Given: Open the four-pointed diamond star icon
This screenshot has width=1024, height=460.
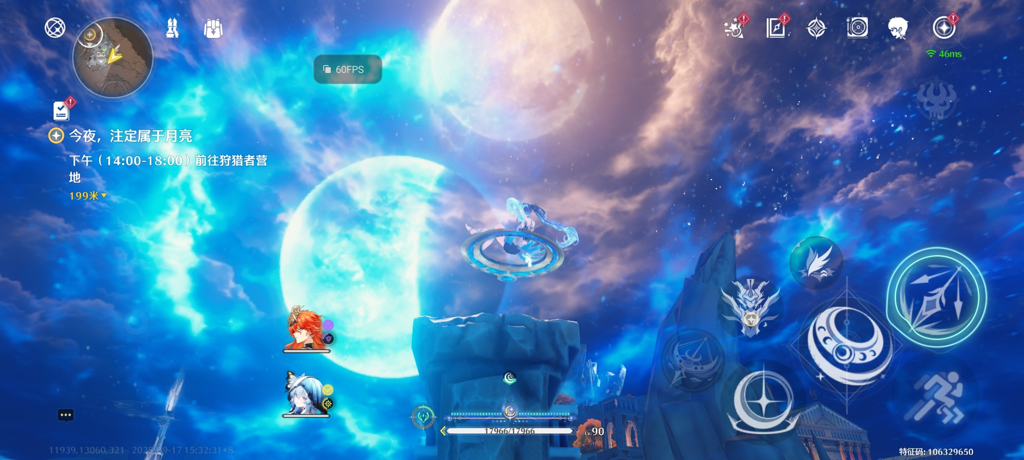Looking at the screenshot, I should pyautogui.click(x=817, y=28).
